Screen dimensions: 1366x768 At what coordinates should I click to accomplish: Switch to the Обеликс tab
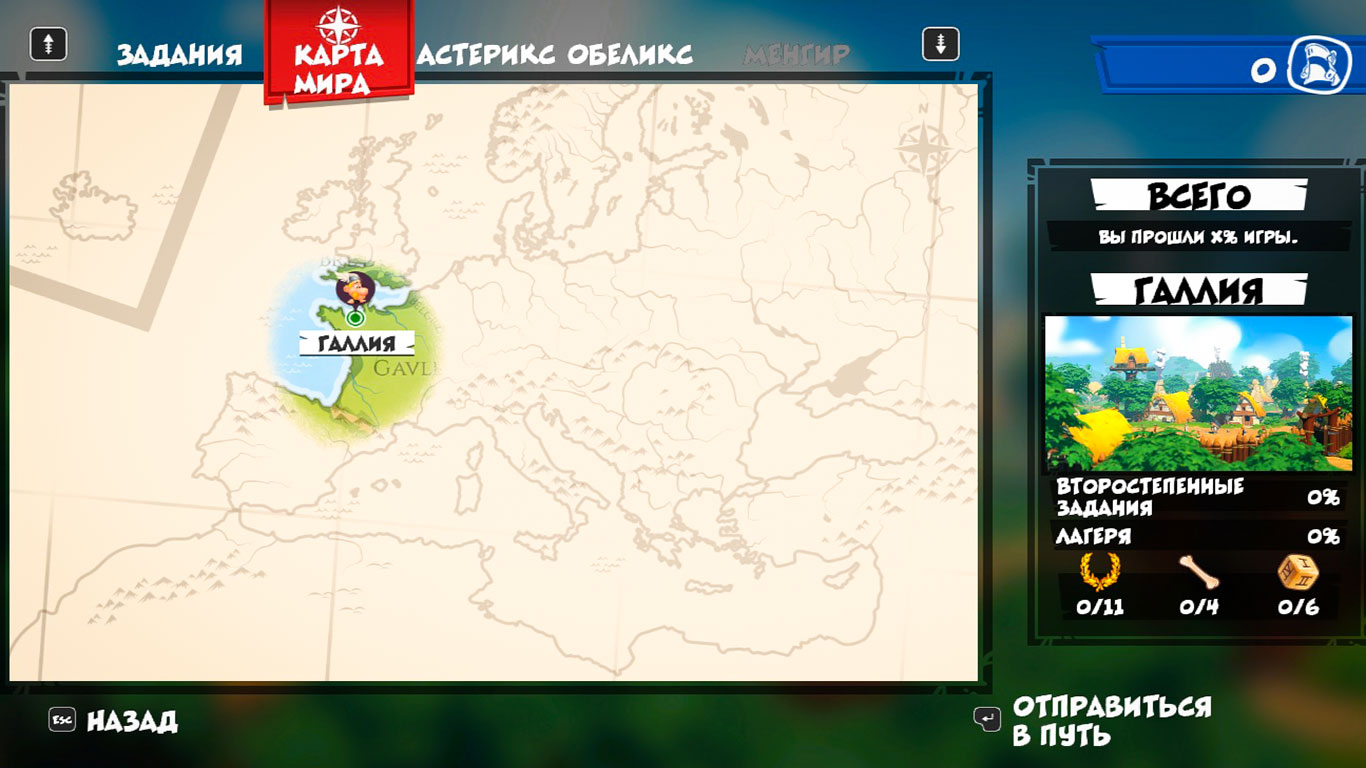(630, 54)
